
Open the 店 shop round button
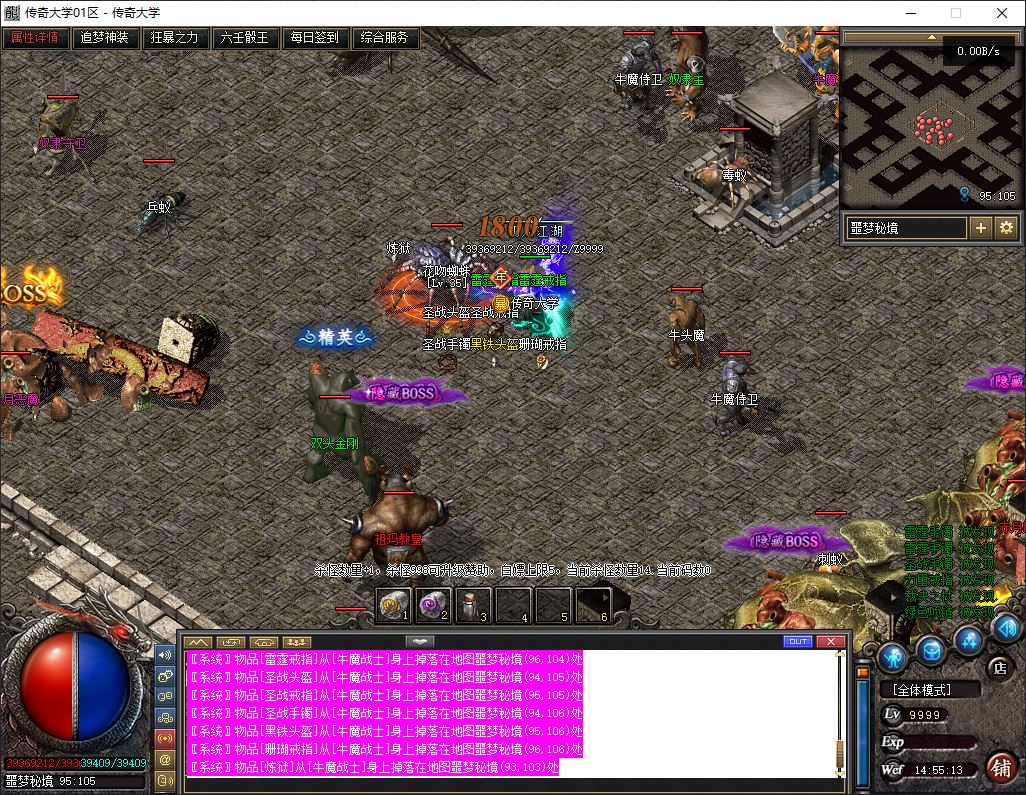[998, 666]
